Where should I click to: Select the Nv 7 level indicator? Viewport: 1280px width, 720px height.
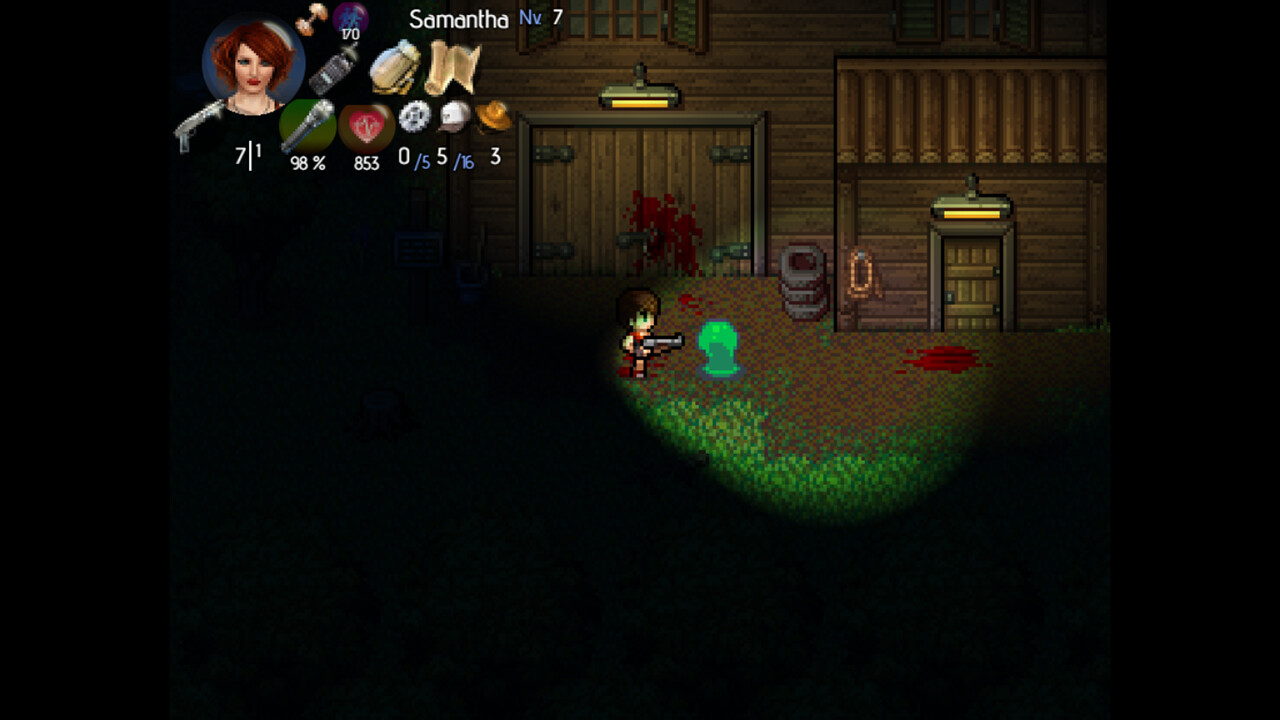coord(532,17)
